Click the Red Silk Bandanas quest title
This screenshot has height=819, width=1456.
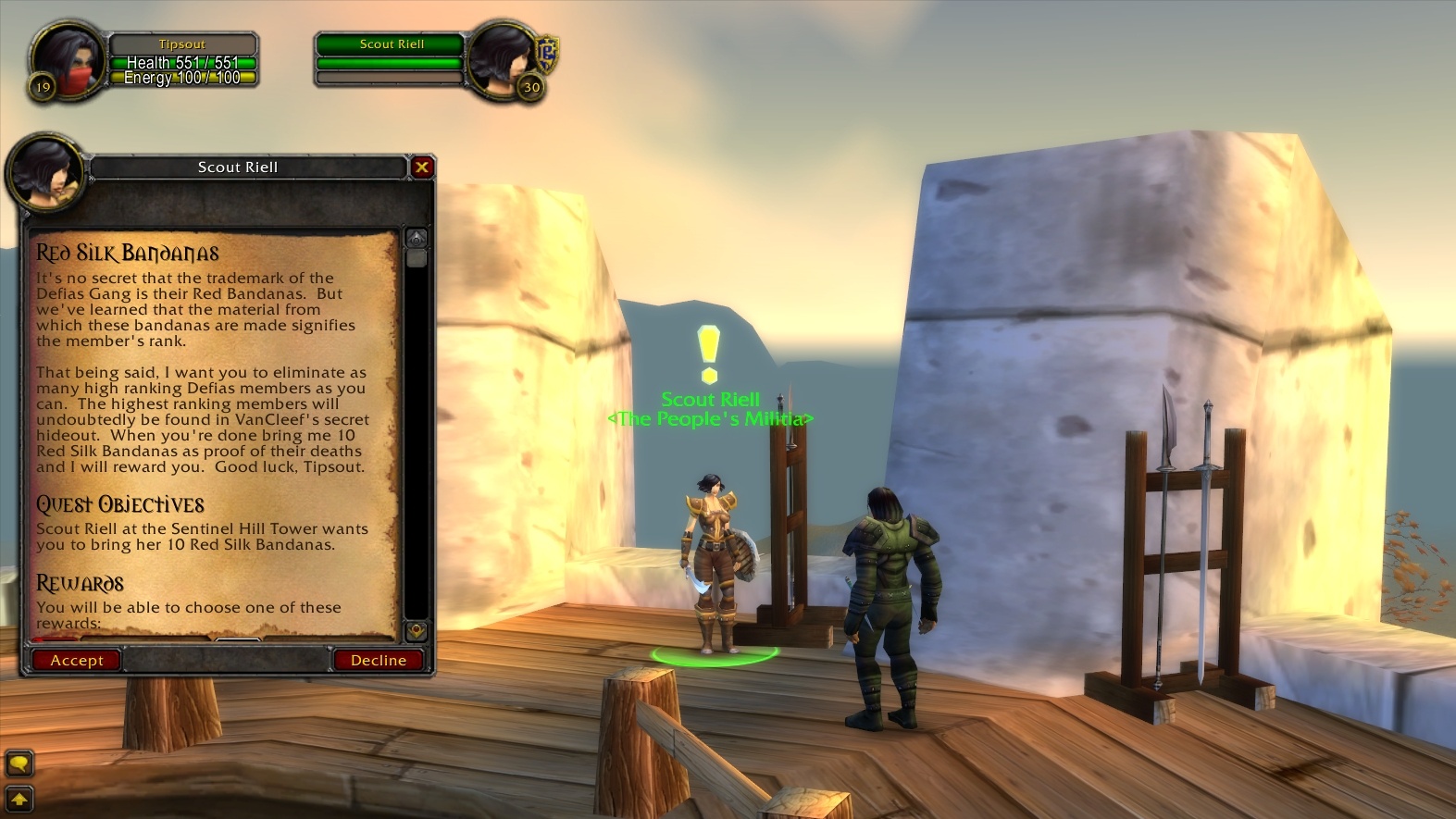pyautogui.click(x=127, y=251)
